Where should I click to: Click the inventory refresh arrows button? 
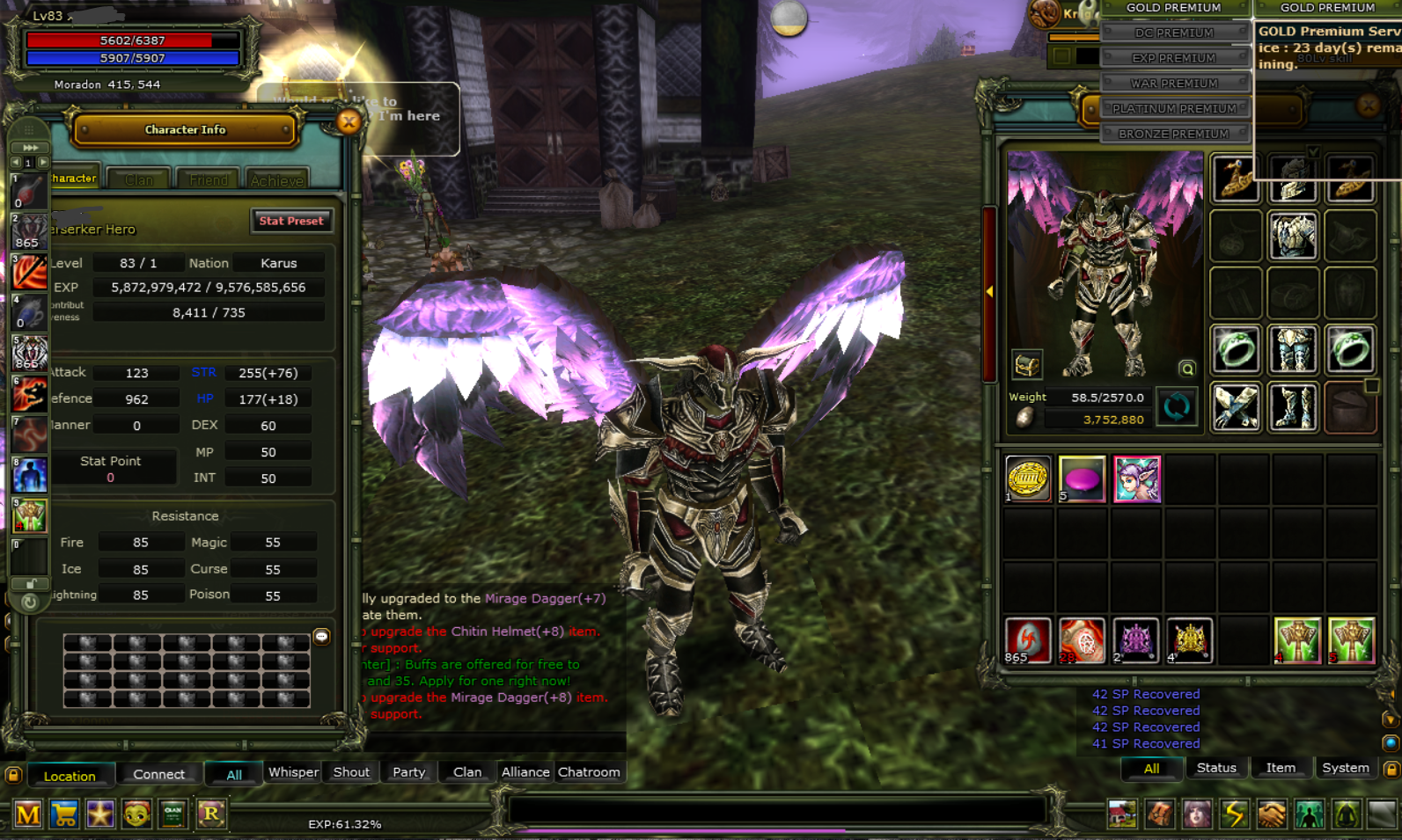(x=1177, y=406)
